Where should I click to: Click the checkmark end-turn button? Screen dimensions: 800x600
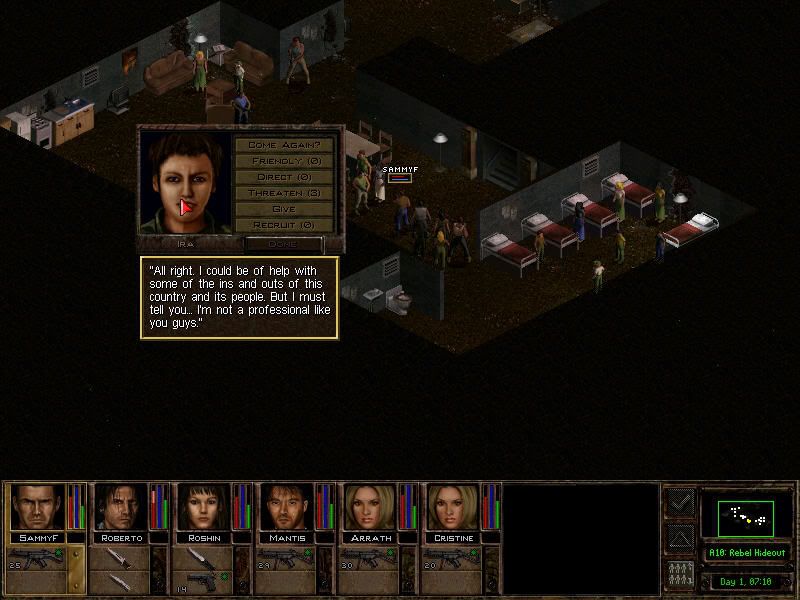(678, 503)
